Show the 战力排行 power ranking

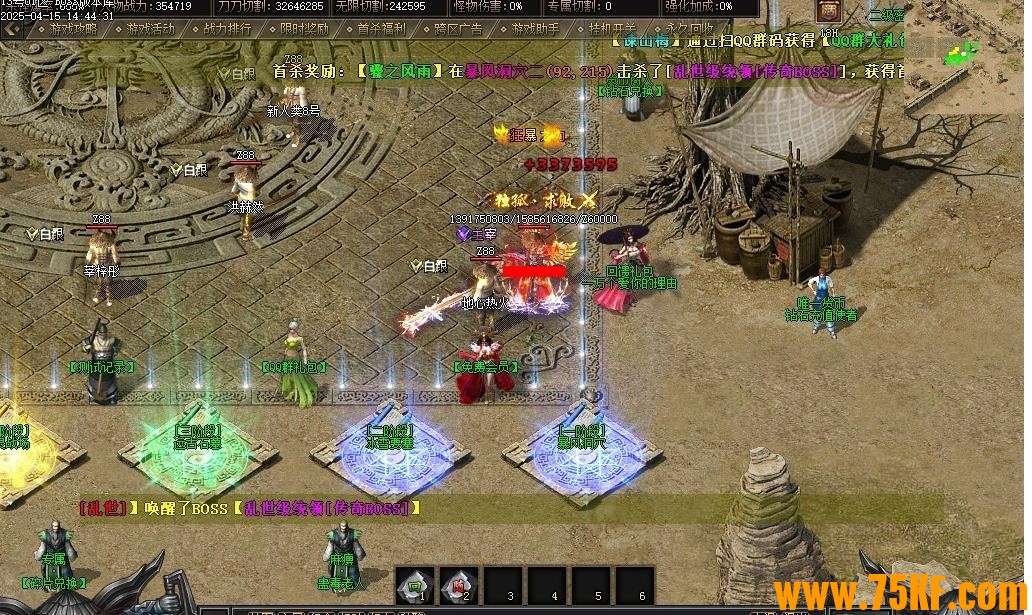coord(227,29)
